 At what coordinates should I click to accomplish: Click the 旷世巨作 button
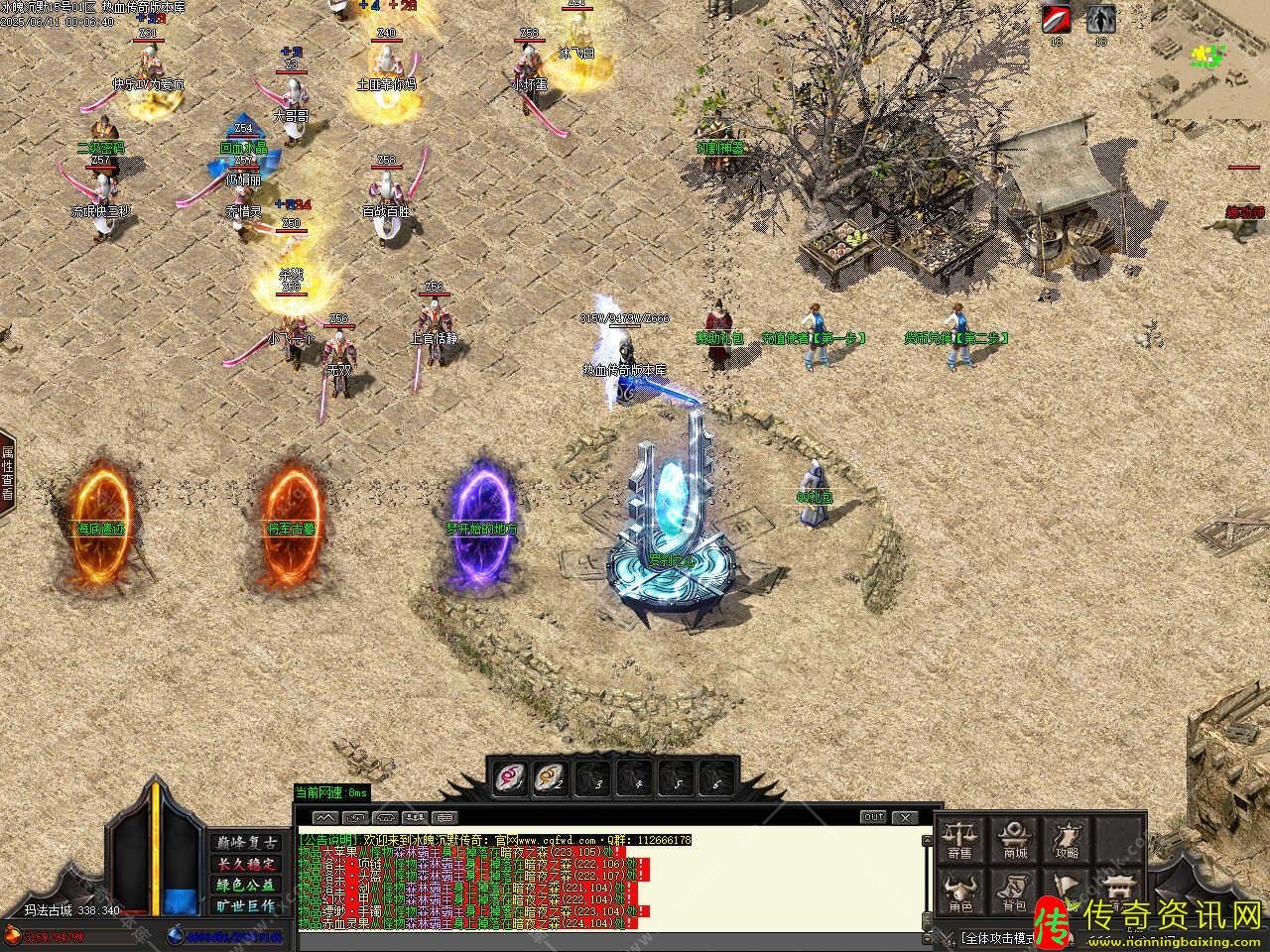point(245,905)
